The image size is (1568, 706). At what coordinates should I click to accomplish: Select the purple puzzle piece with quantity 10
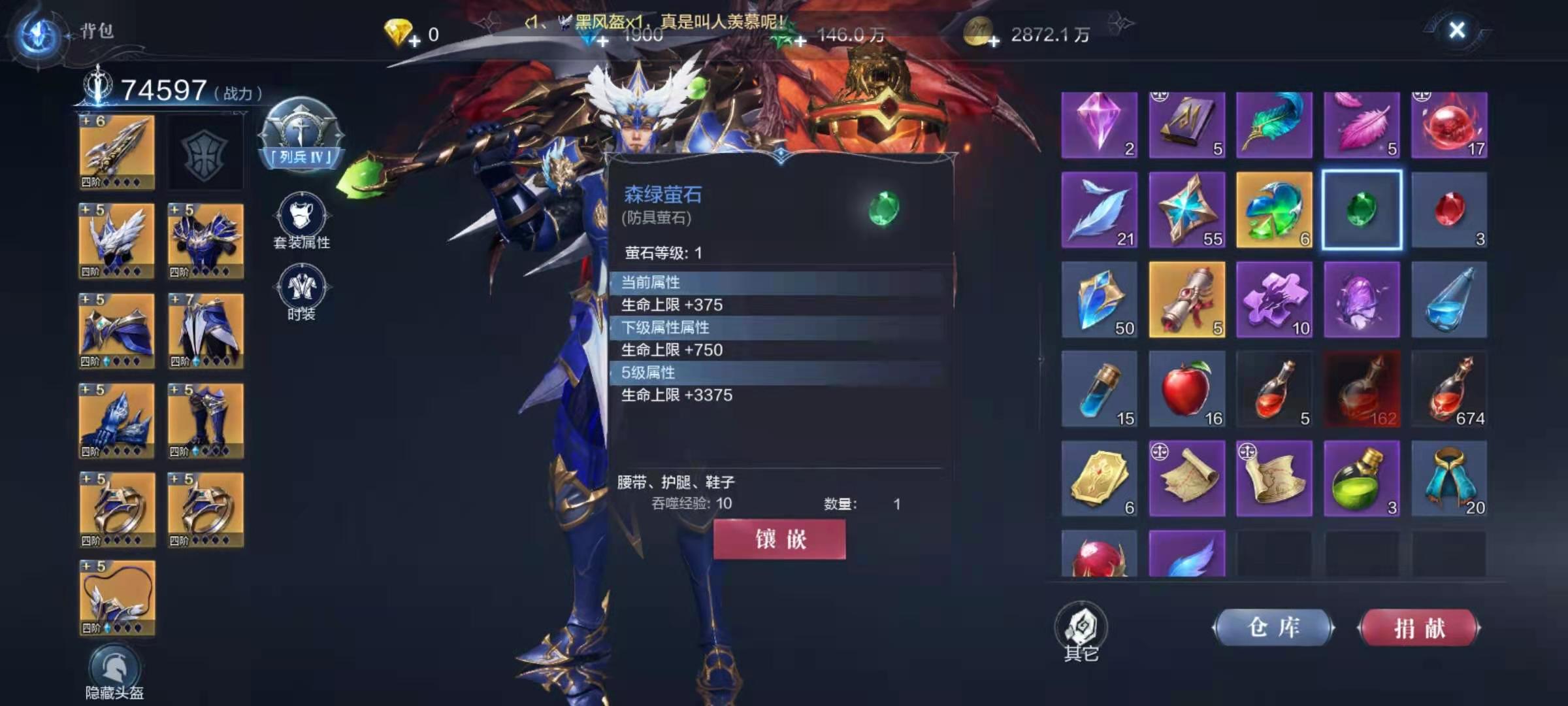coord(1274,299)
